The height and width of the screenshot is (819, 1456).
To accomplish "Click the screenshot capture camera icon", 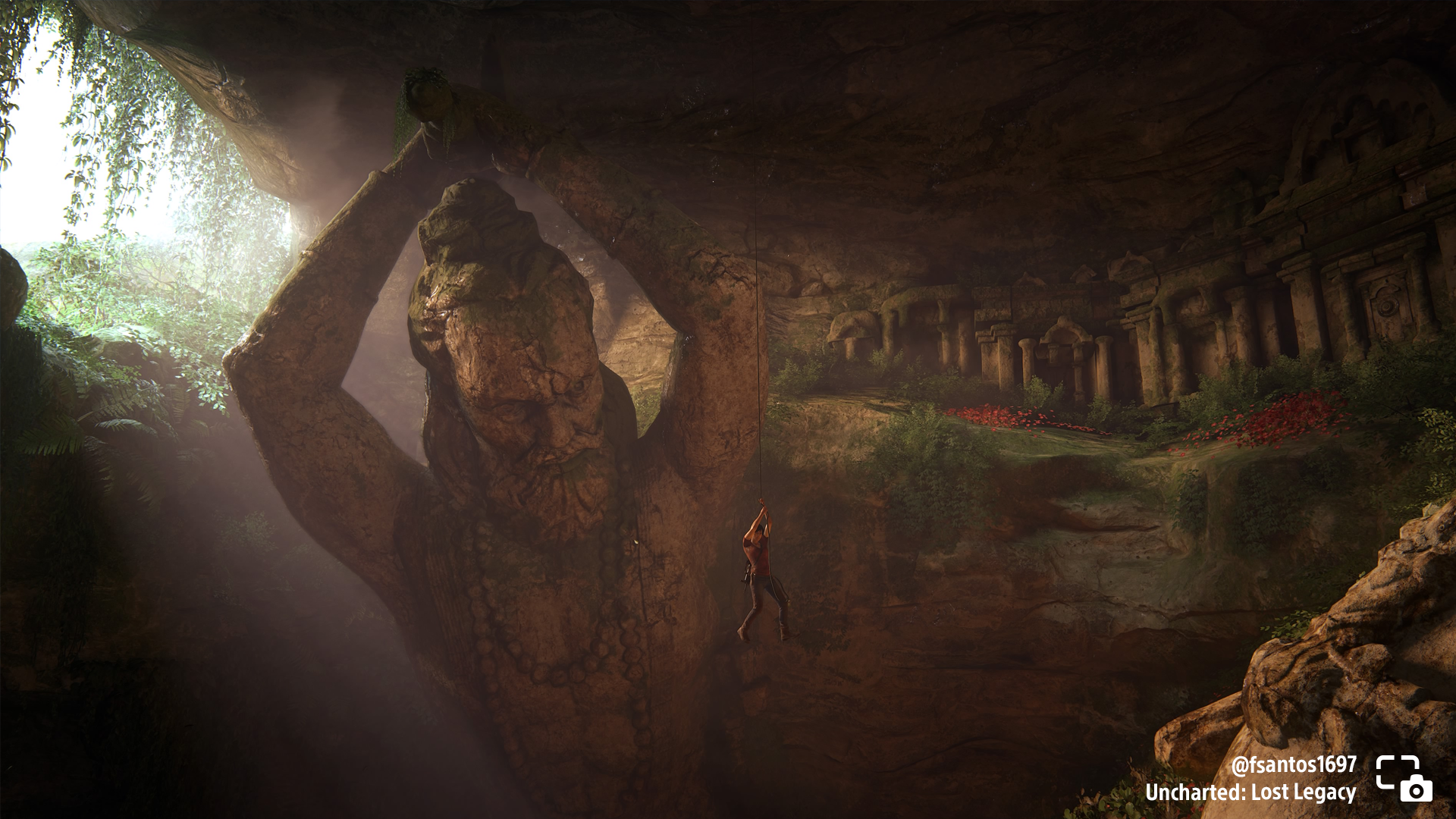I will coord(1404,779).
